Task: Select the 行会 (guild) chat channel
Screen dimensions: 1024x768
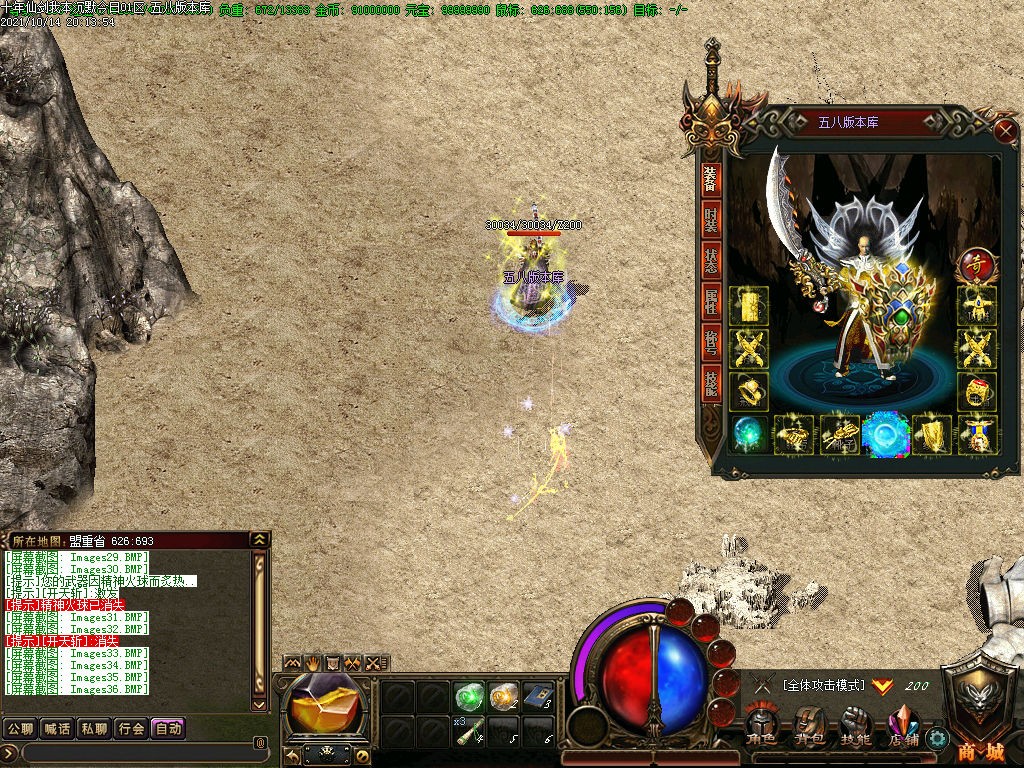Action: [x=131, y=728]
